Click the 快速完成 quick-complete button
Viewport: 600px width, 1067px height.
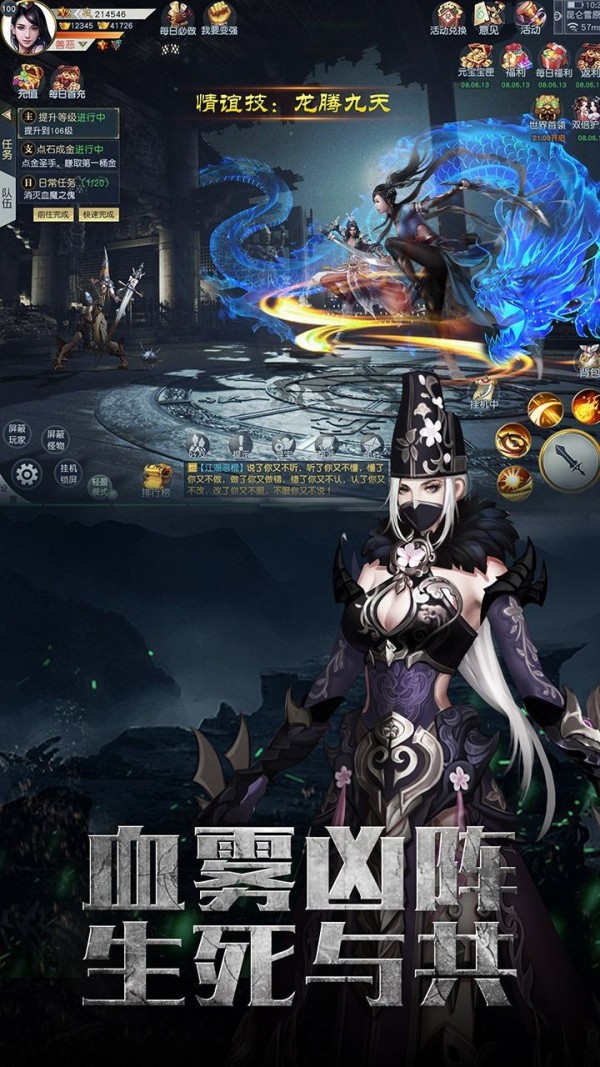(x=98, y=214)
